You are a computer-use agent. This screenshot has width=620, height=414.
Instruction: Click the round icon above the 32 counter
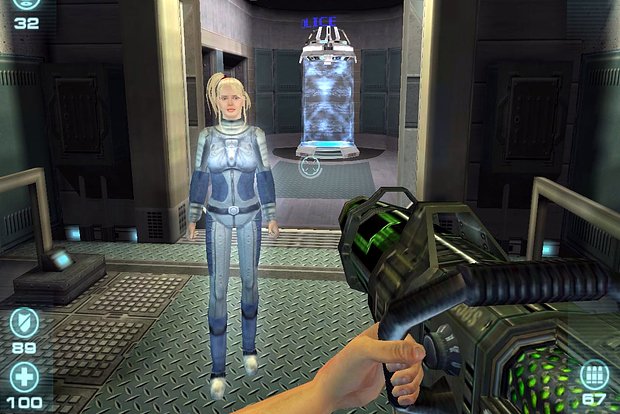click(x=24, y=5)
